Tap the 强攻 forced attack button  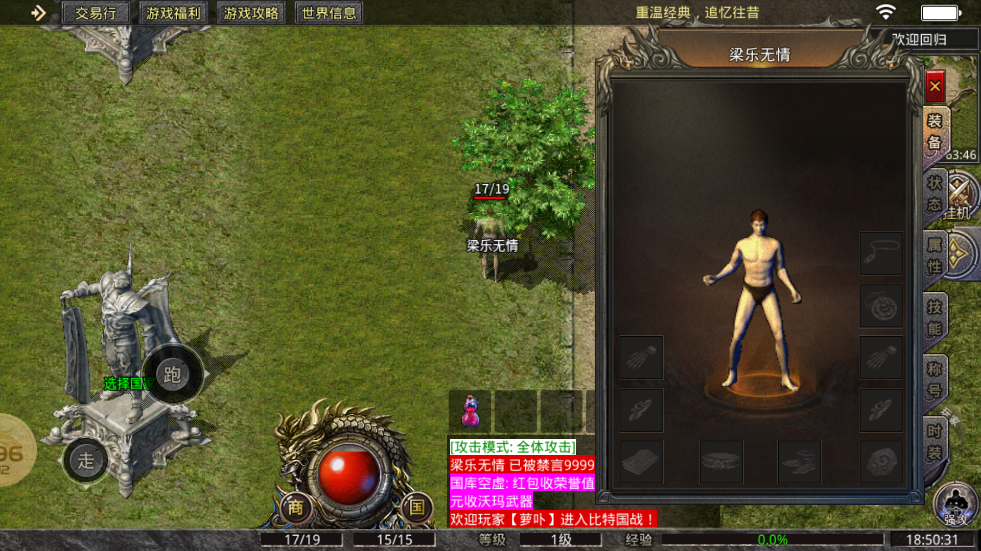(x=955, y=503)
